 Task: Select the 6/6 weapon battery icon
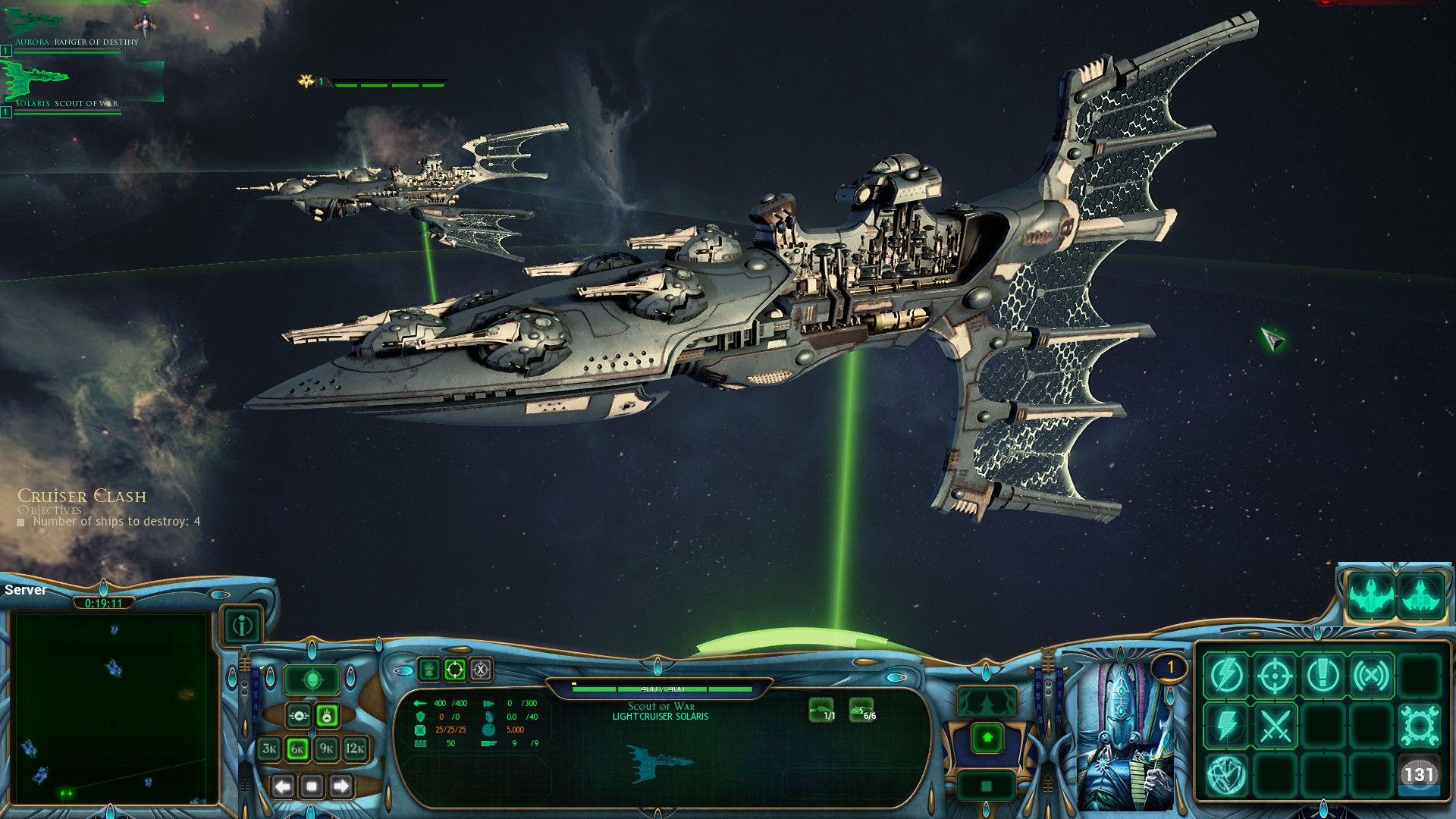861,709
